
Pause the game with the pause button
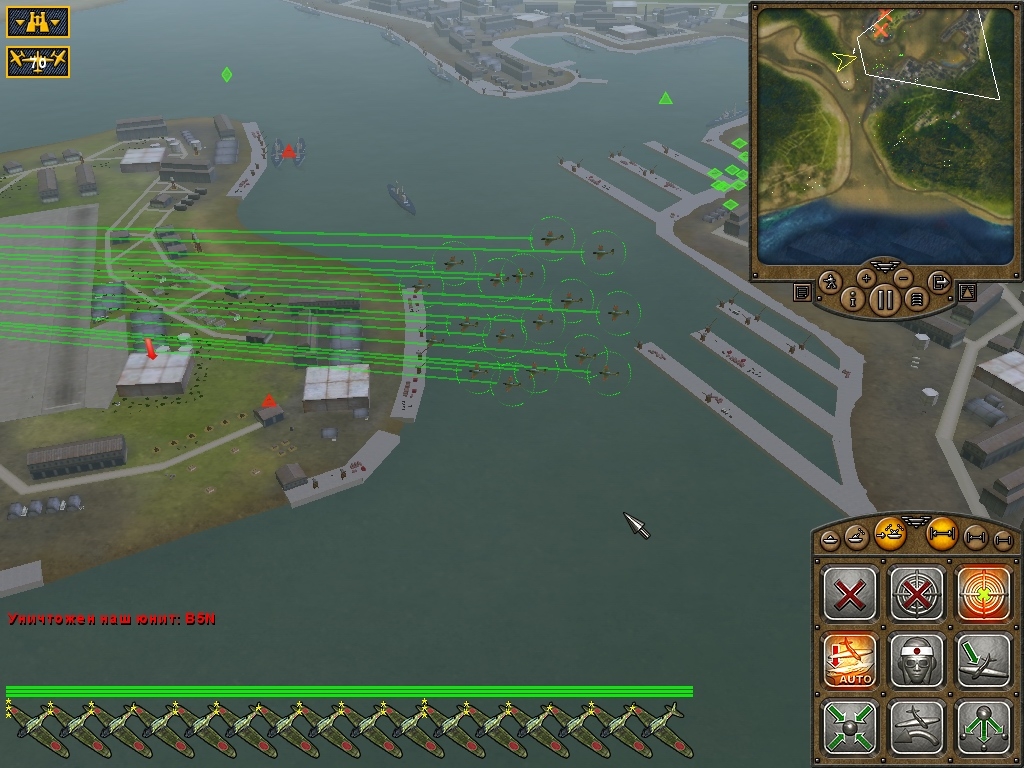point(885,298)
